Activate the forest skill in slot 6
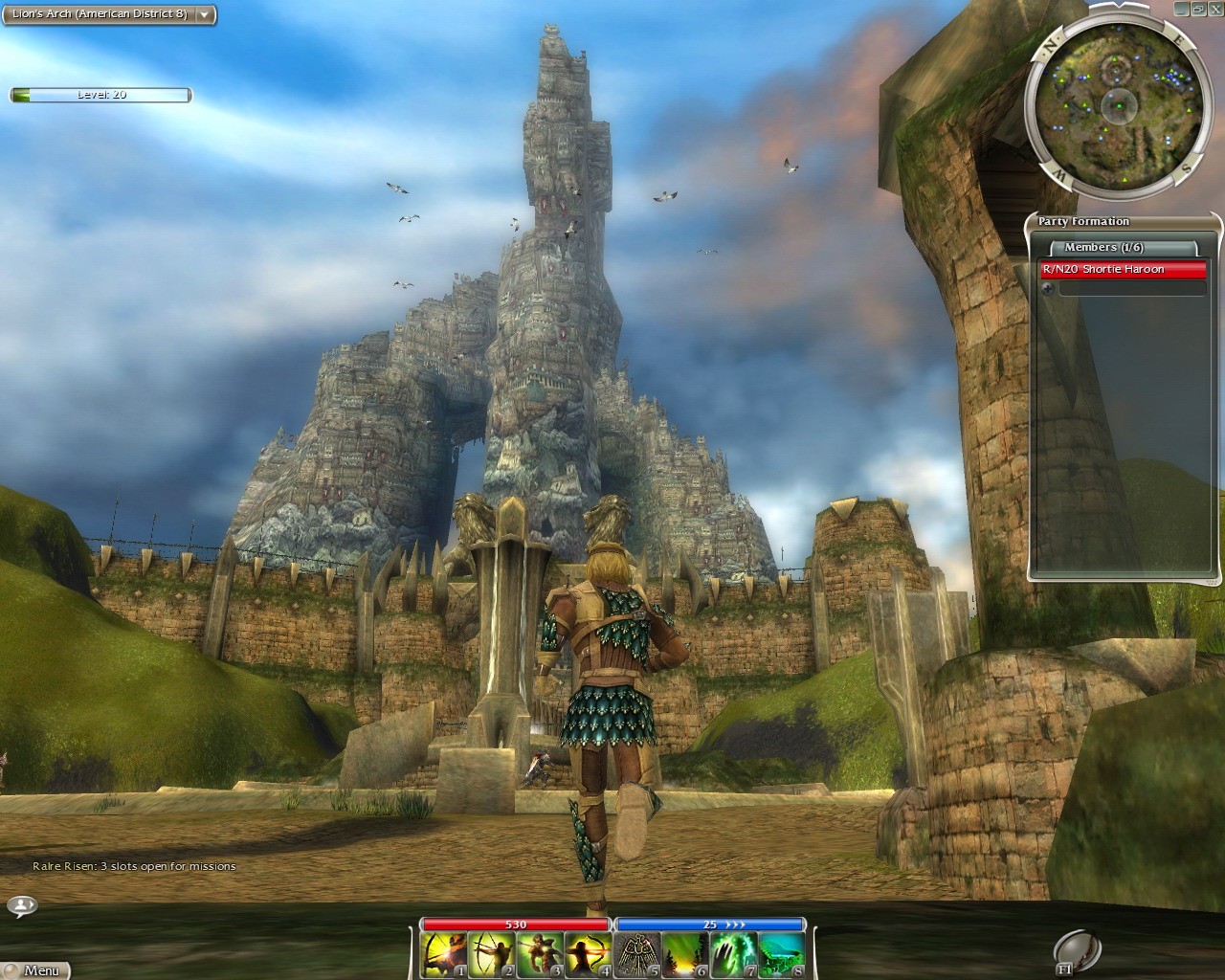 click(685, 955)
